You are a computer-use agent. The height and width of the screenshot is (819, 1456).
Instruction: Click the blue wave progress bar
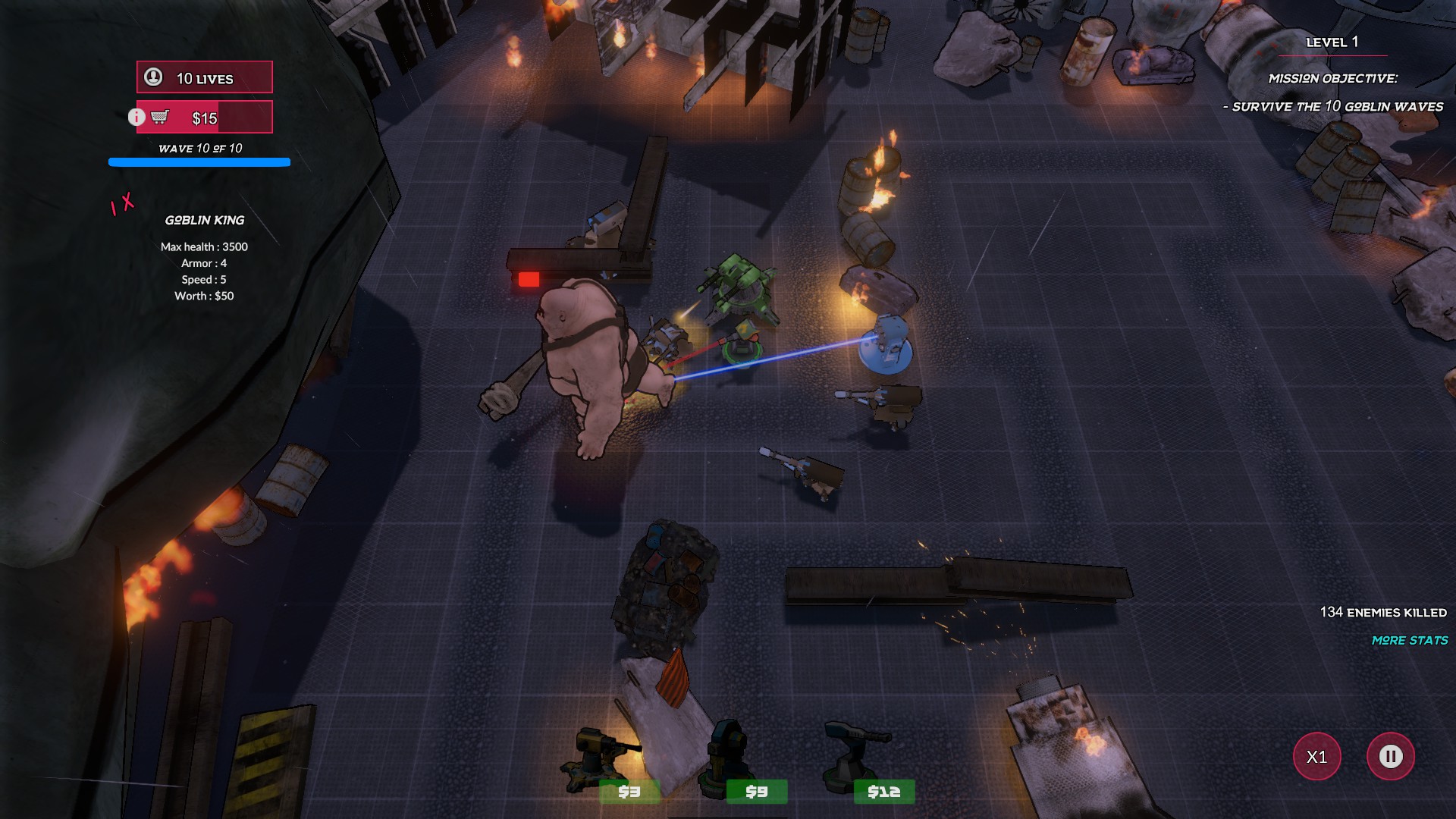(x=199, y=162)
